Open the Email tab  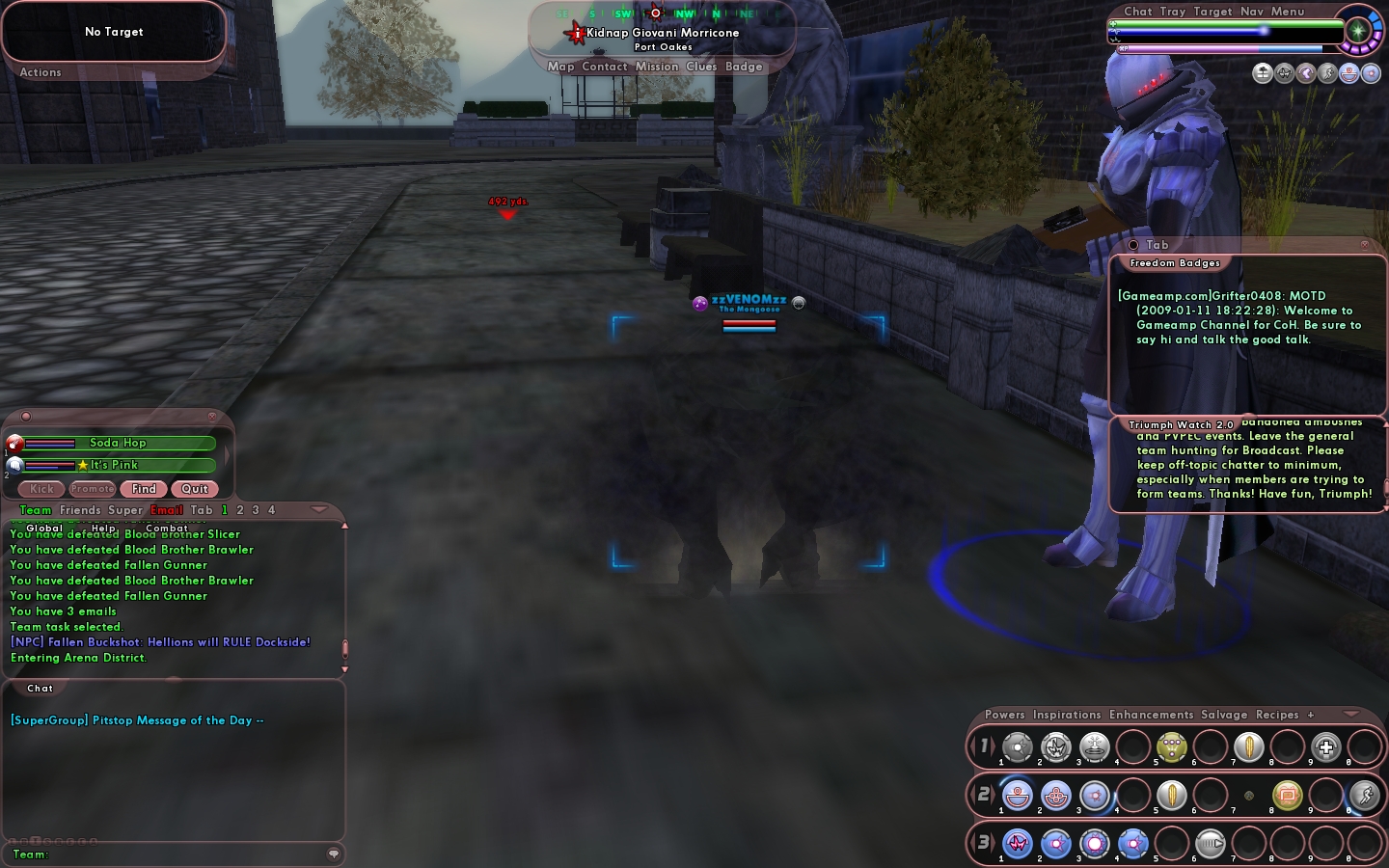point(166,510)
